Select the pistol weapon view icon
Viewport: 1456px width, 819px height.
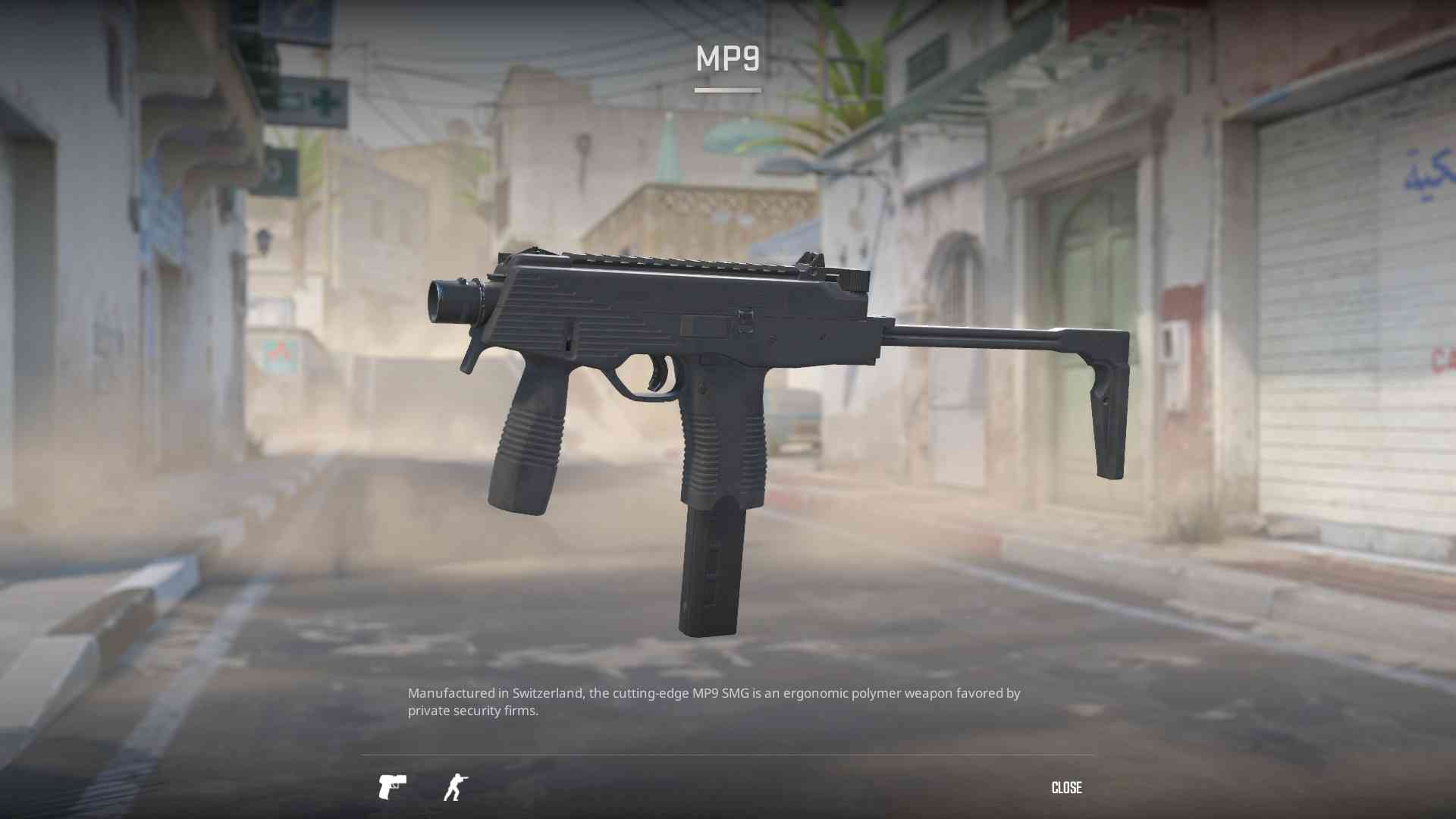pos(392,788)
